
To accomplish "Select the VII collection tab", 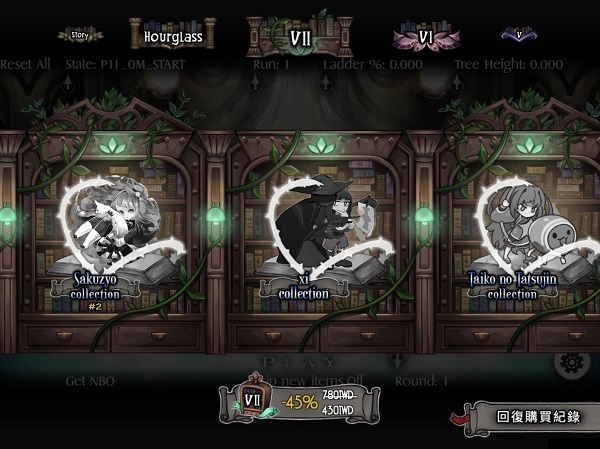I will tap(299, 37).
